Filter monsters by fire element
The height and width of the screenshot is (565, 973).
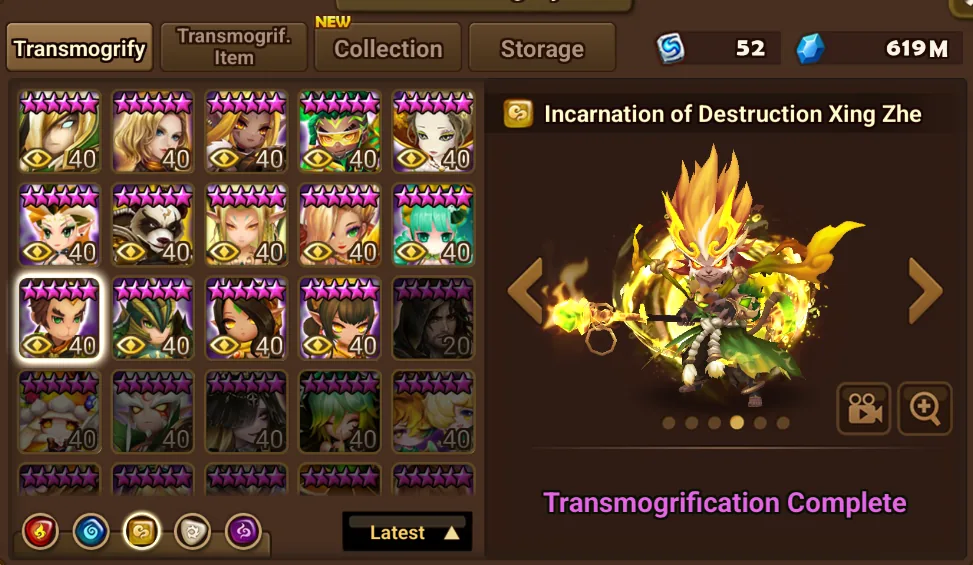[38, 531]
